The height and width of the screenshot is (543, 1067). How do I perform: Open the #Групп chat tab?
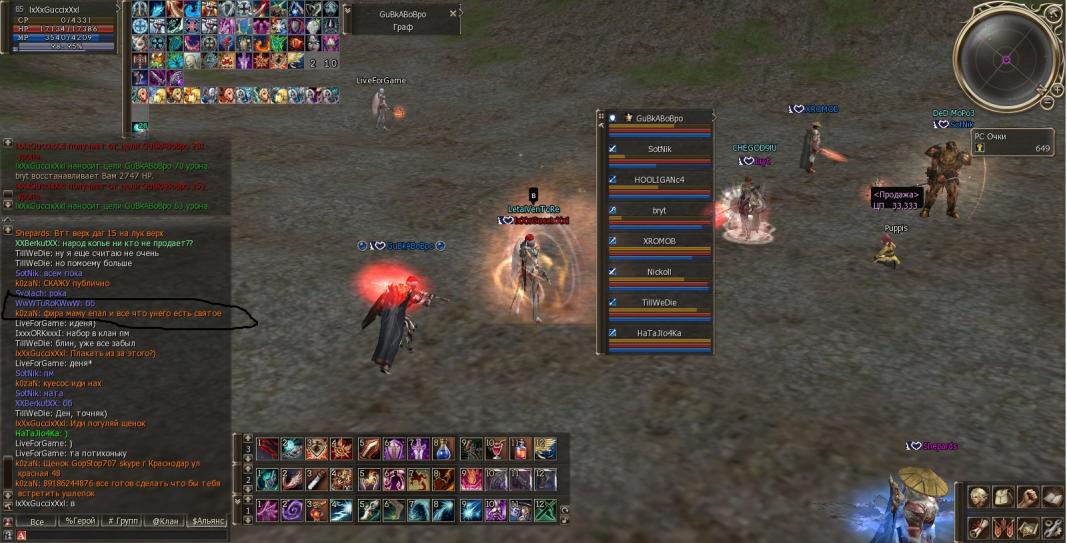pos(123,522)
